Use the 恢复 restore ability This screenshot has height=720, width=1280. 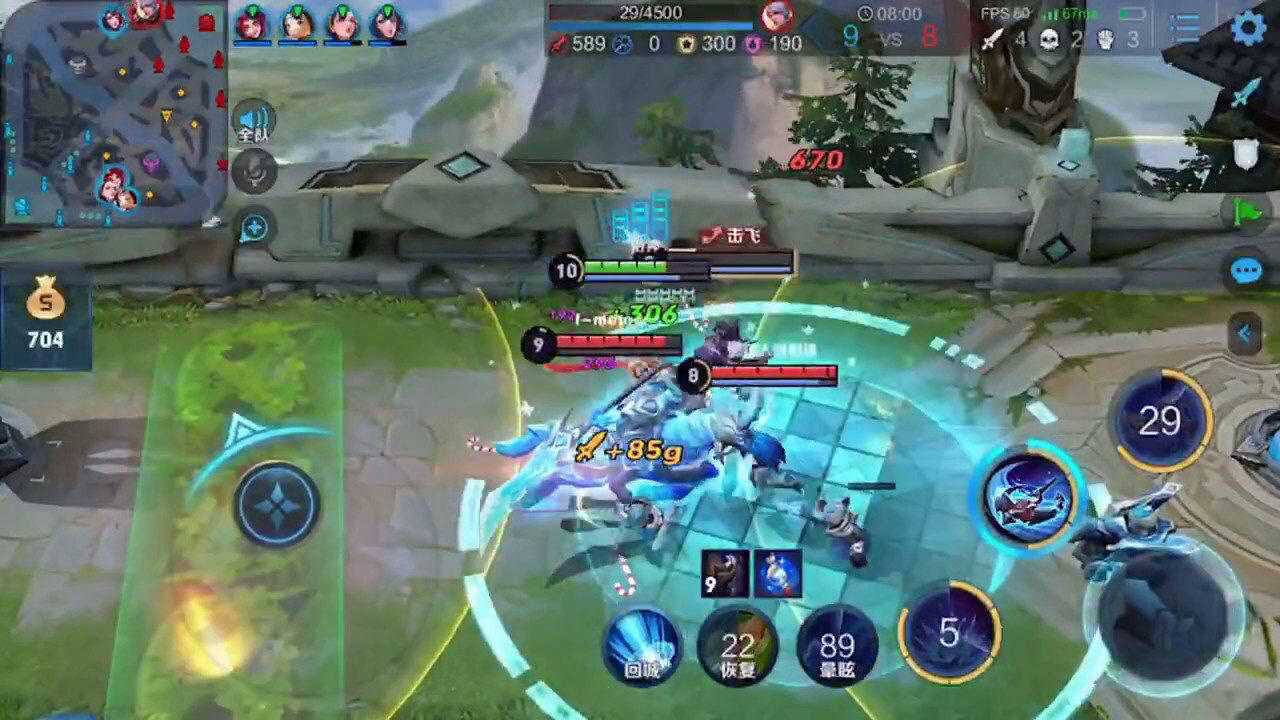pyautogui.click(x=738, y=646)
